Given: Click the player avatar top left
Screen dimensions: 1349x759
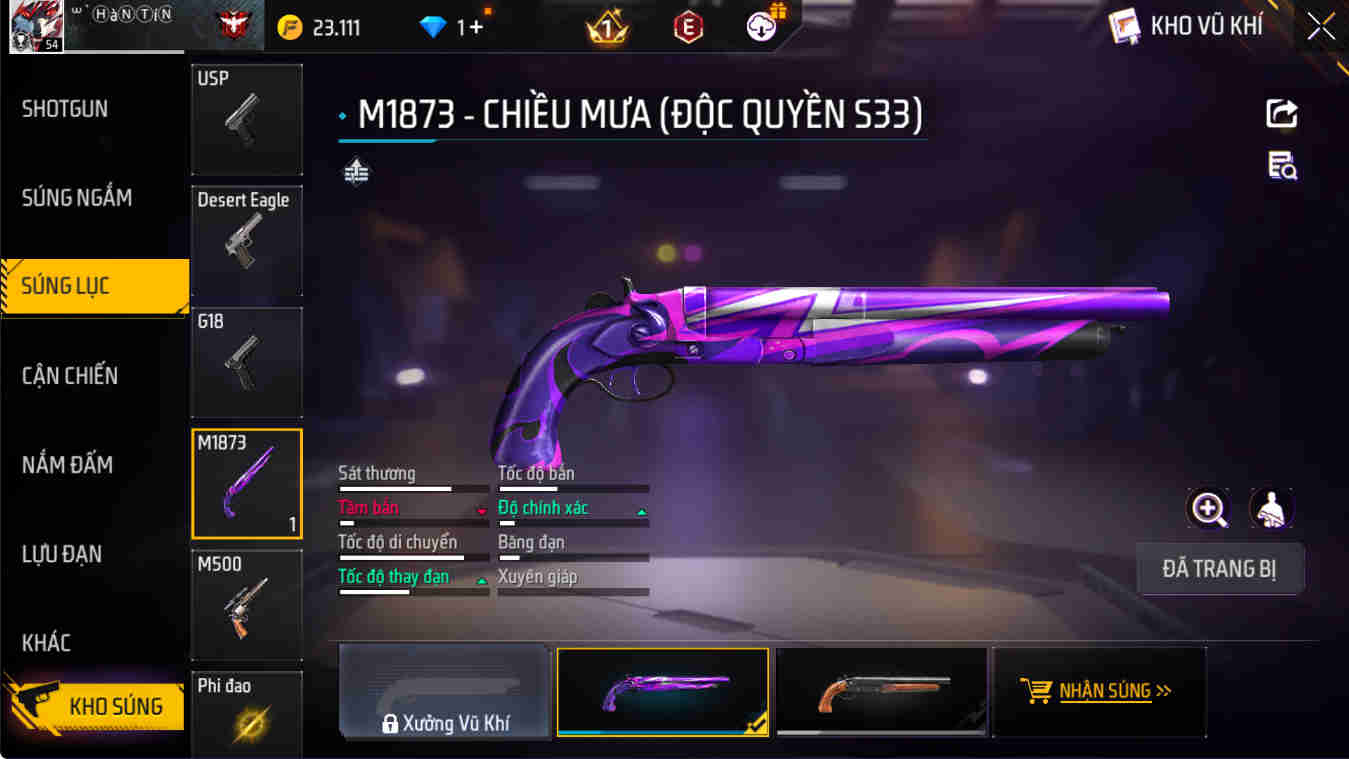Looking at the screenshot, I should coord(35,26).
